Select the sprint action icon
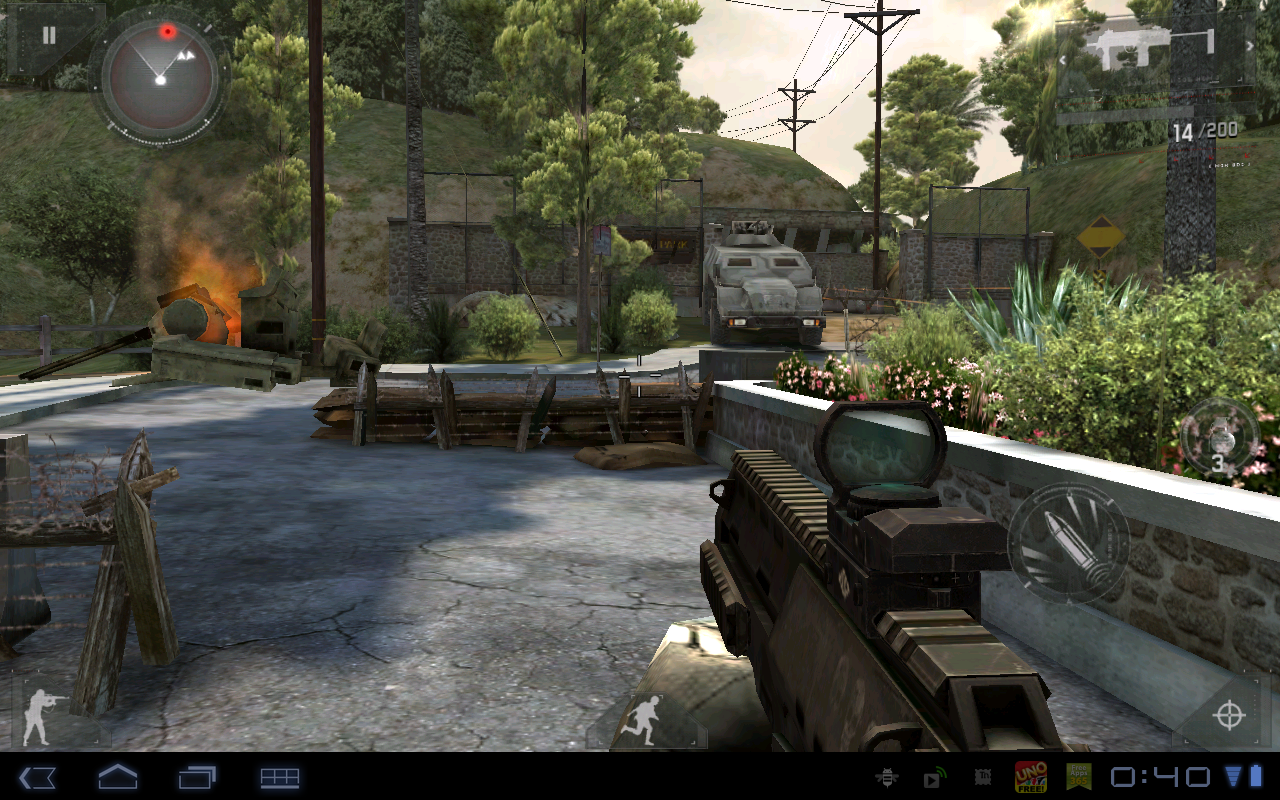 tap(647, 718)
